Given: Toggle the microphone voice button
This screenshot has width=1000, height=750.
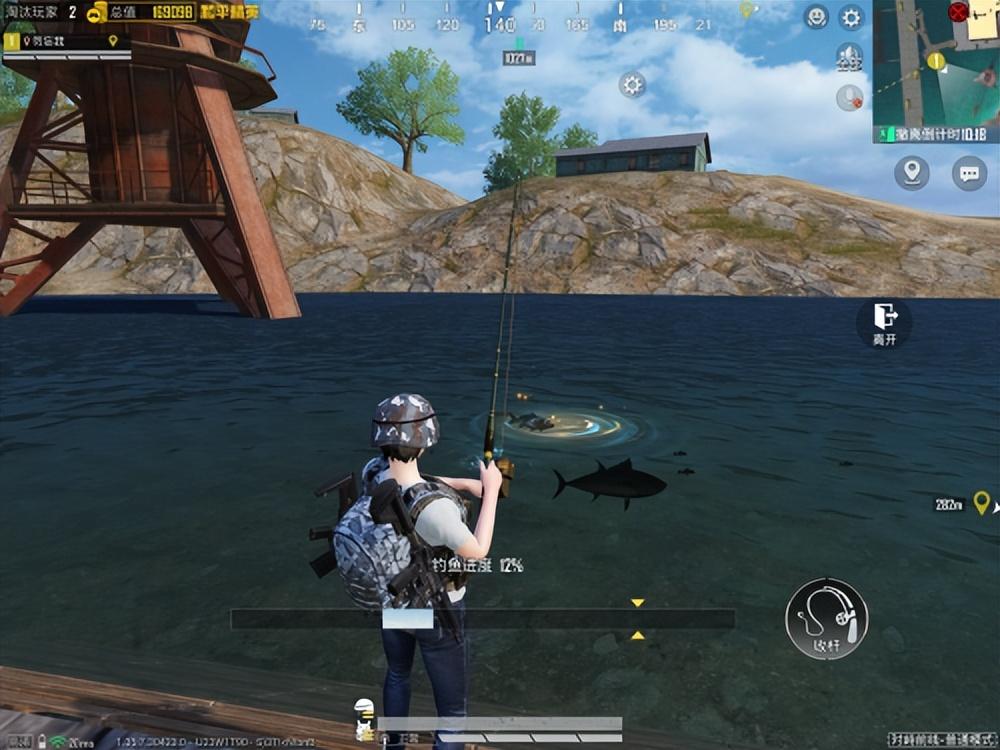Looking at the screenshot, I should click(849, 97).
